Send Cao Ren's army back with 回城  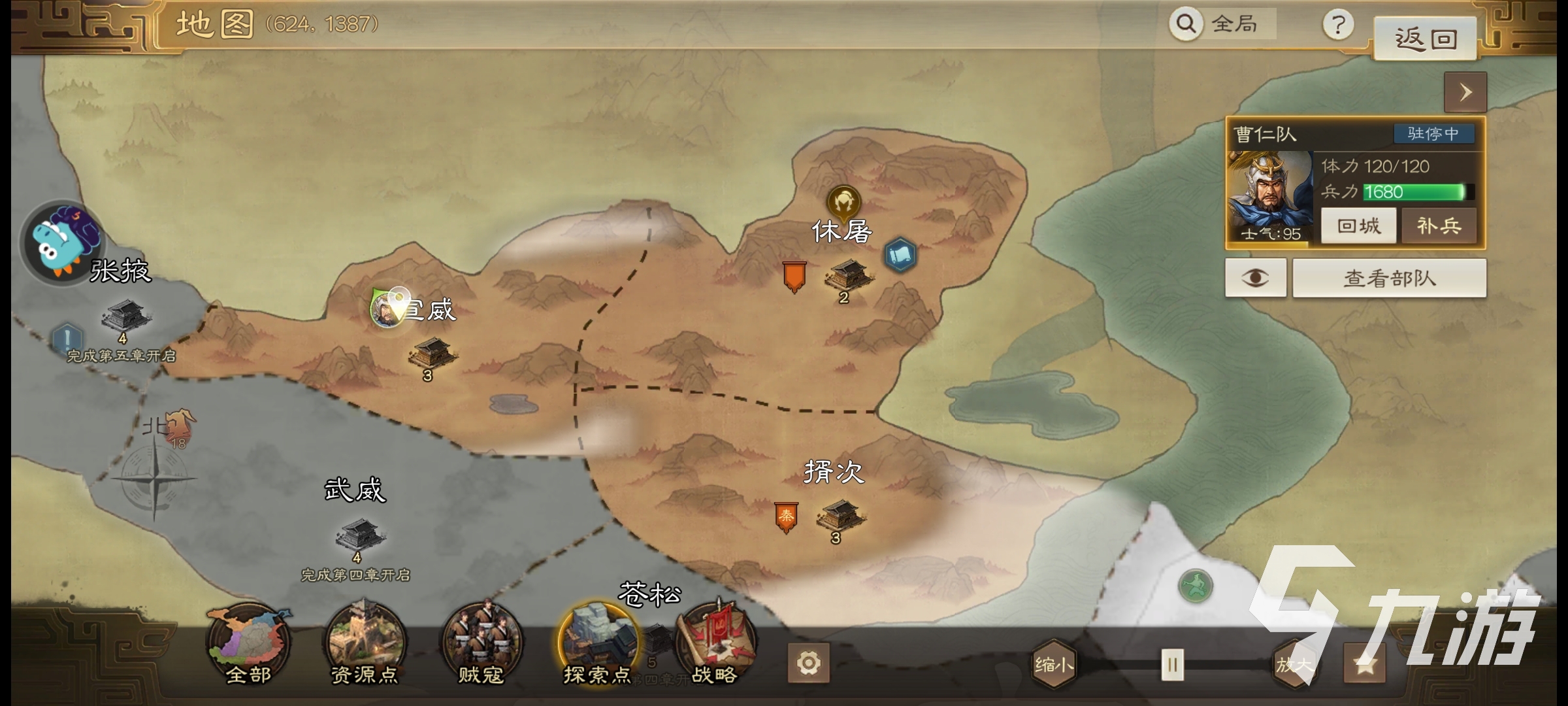pyautogui.click(x=1358, y=226)
